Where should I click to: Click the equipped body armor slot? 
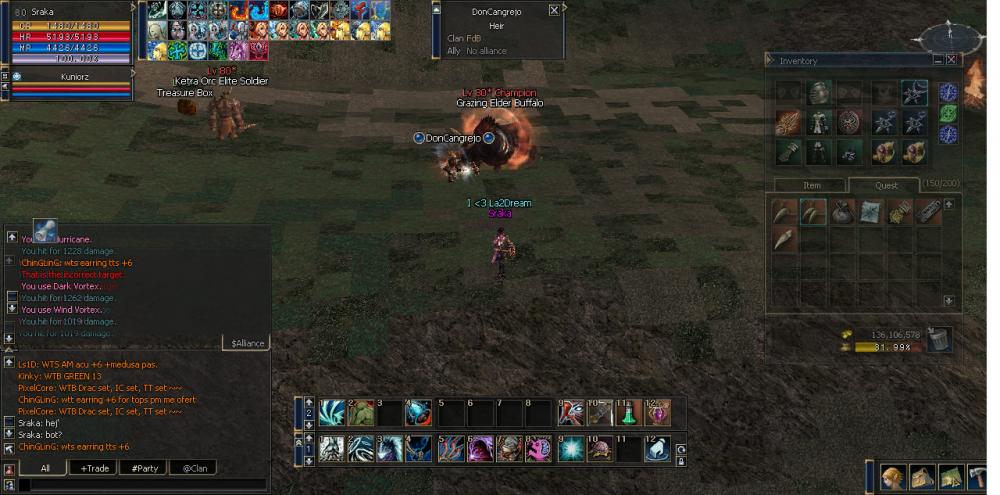click(820, 122)
